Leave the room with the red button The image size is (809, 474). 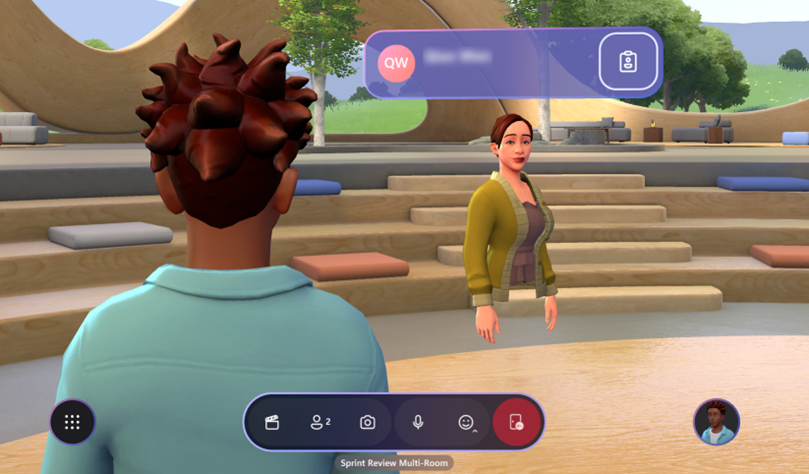click(x=516, y=422)
